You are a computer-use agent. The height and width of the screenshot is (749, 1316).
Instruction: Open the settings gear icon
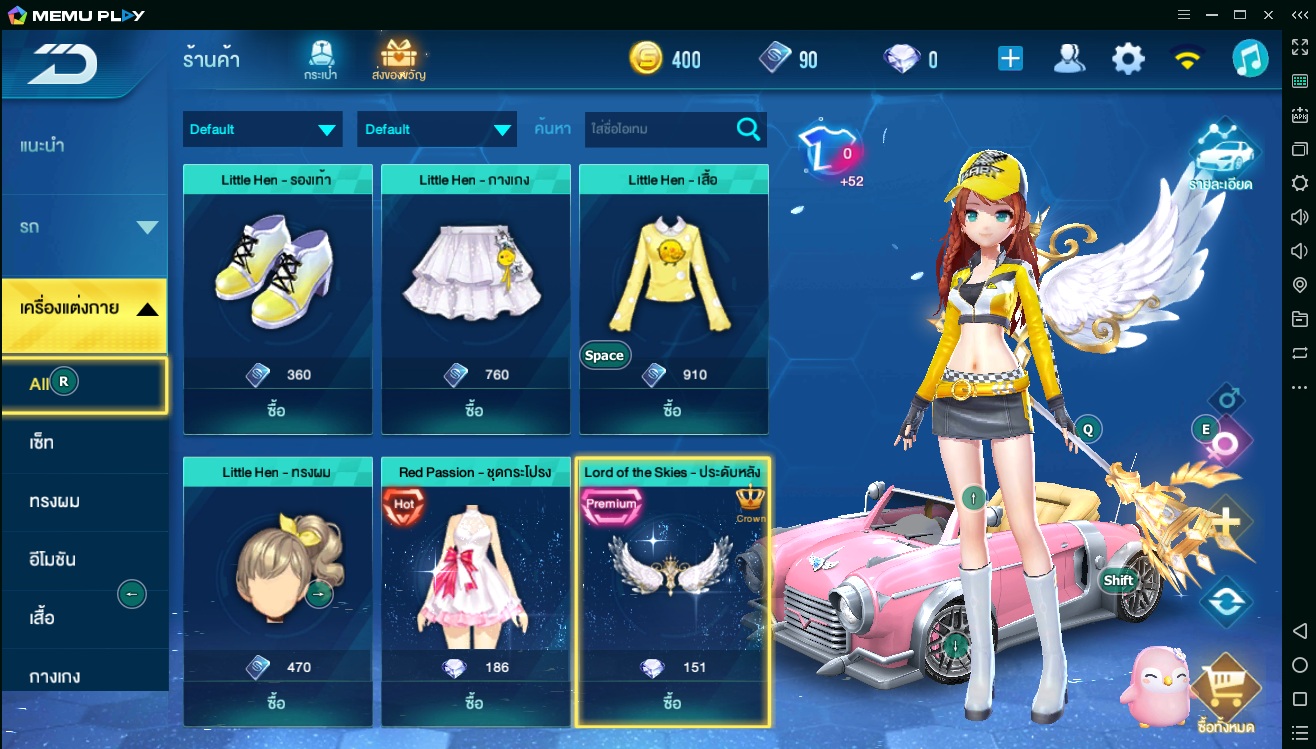point(1128,59)
